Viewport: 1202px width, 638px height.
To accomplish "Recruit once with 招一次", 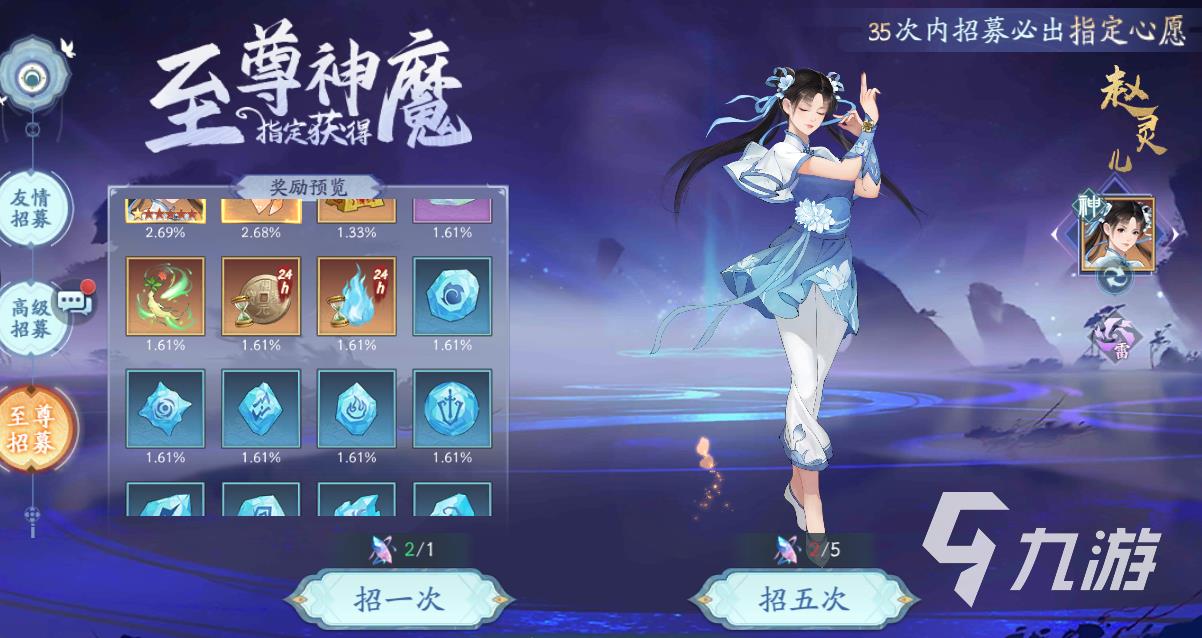I will (x=398, y=600).
